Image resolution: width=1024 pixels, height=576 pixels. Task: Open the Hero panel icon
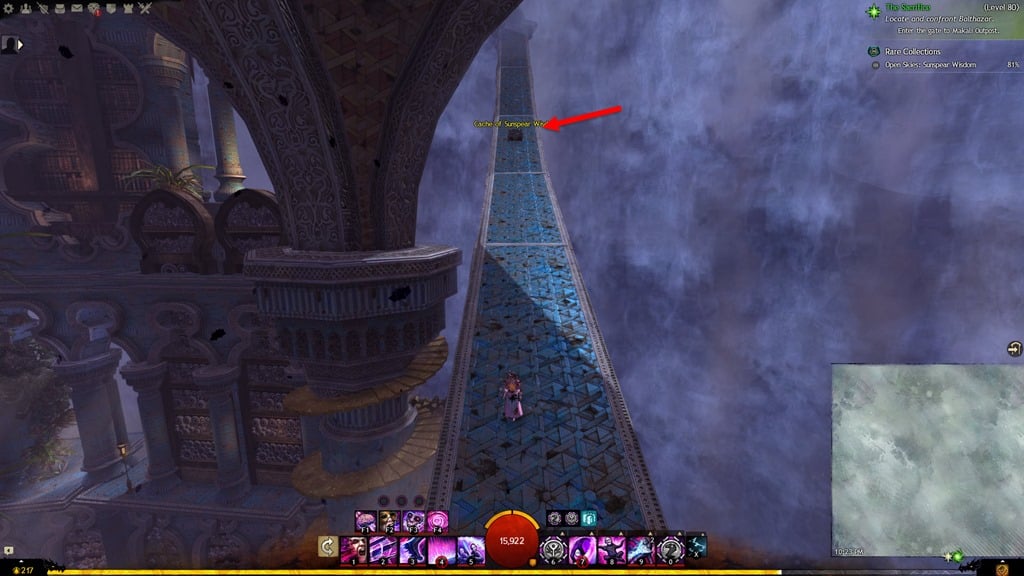(x=41, y=9)
